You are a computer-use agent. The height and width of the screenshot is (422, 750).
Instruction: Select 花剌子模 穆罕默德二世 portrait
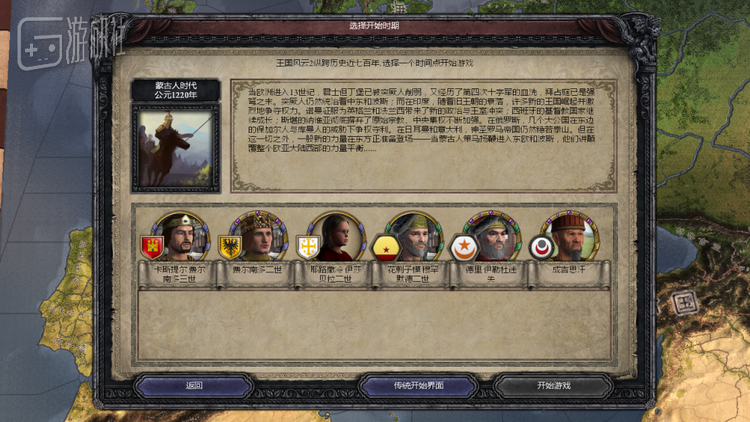pyautogui.click(x=414, y=238)
